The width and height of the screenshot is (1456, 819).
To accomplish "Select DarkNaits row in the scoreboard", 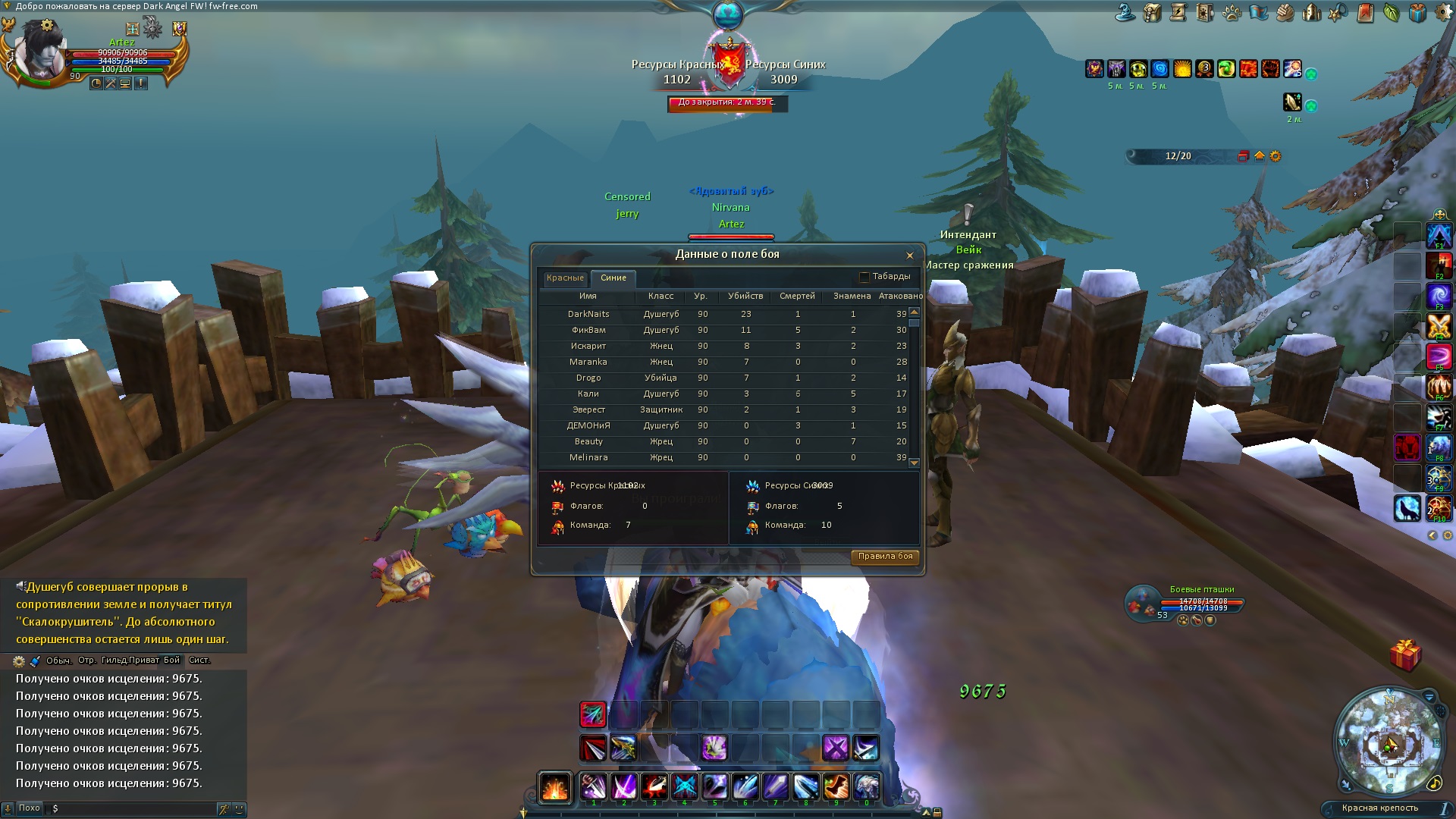I will 588,314.
